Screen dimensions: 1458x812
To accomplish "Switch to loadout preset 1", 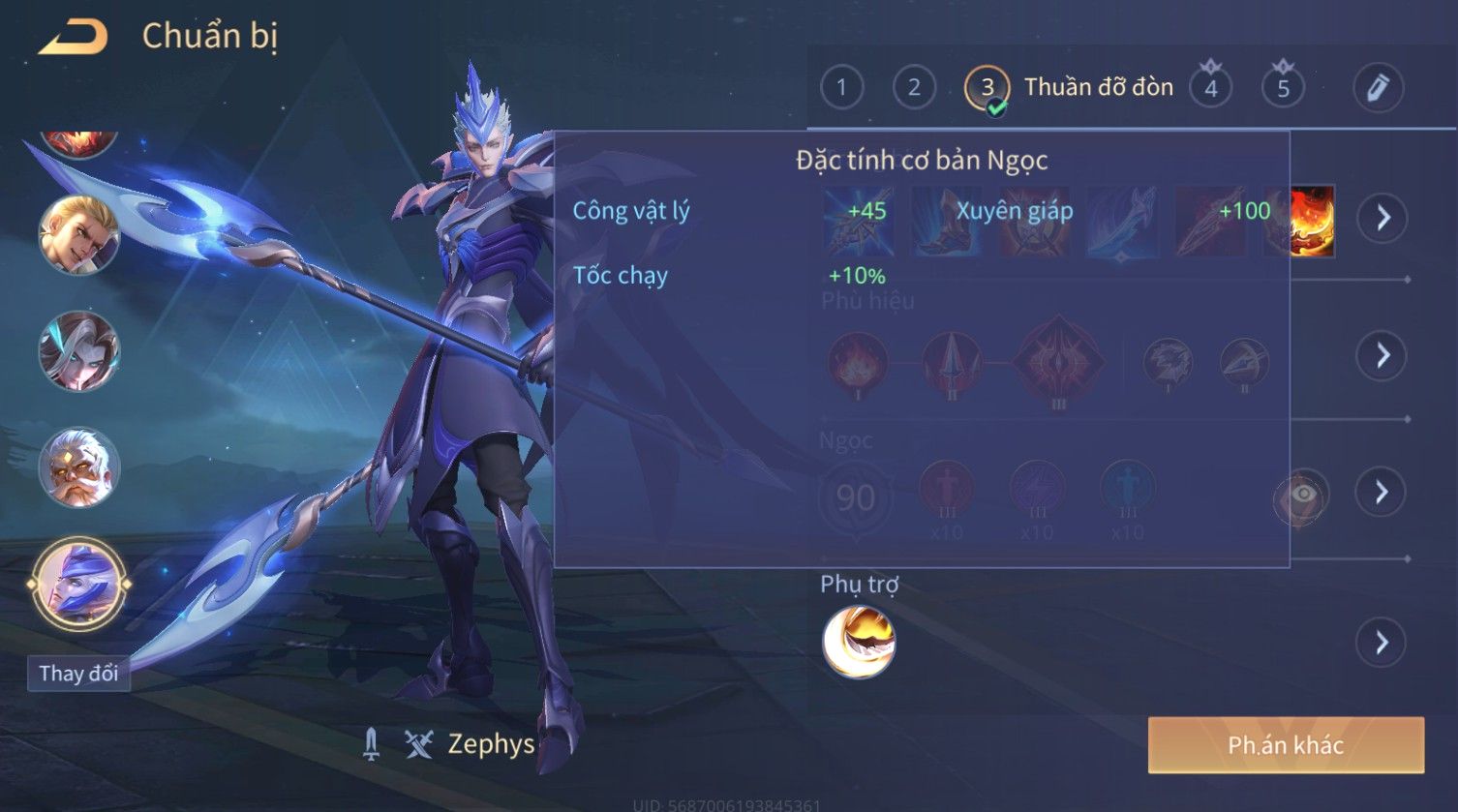I will [841, 88].
